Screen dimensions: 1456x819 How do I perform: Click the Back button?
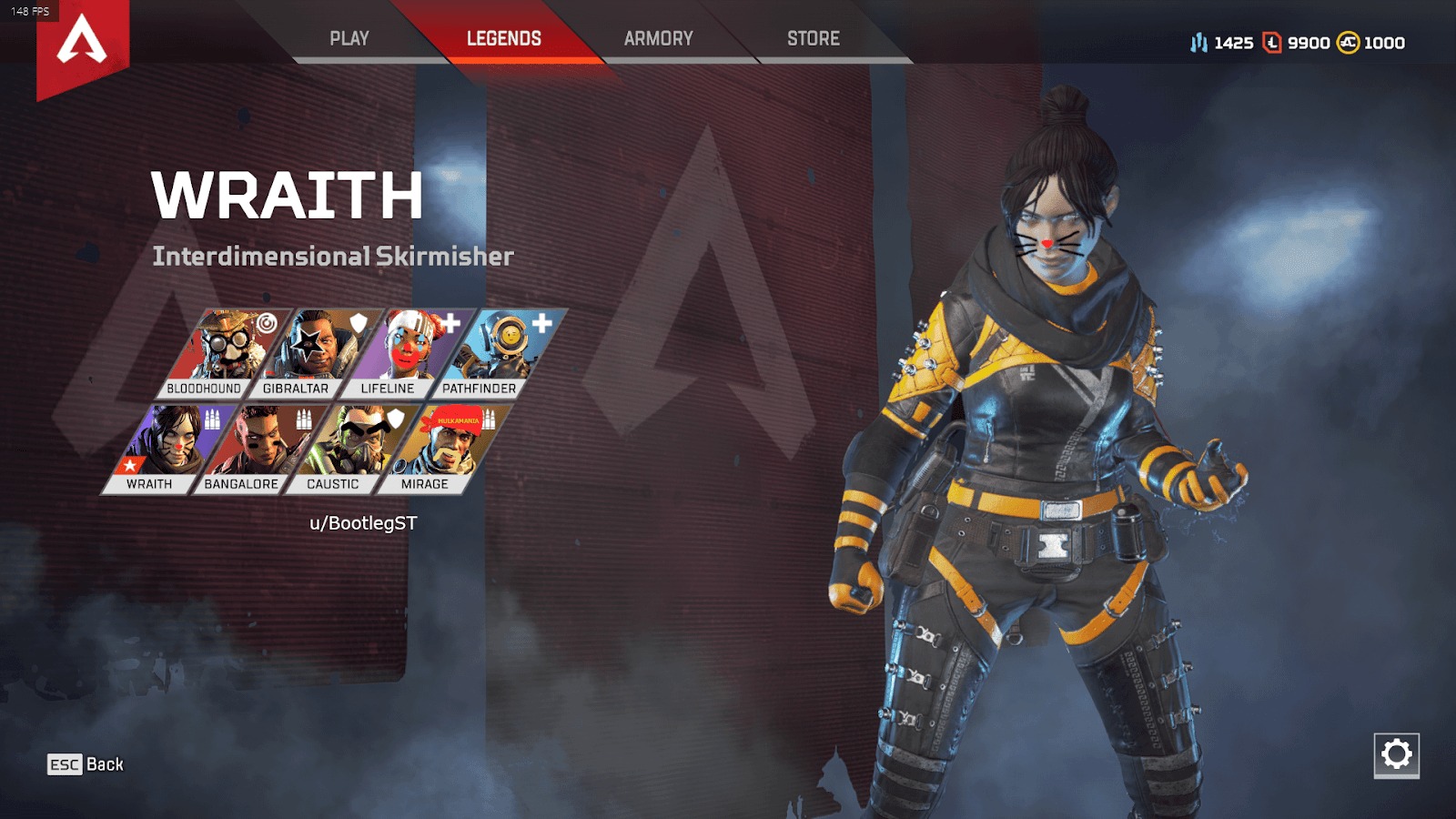pyautogui.click(x=86, y=764)
